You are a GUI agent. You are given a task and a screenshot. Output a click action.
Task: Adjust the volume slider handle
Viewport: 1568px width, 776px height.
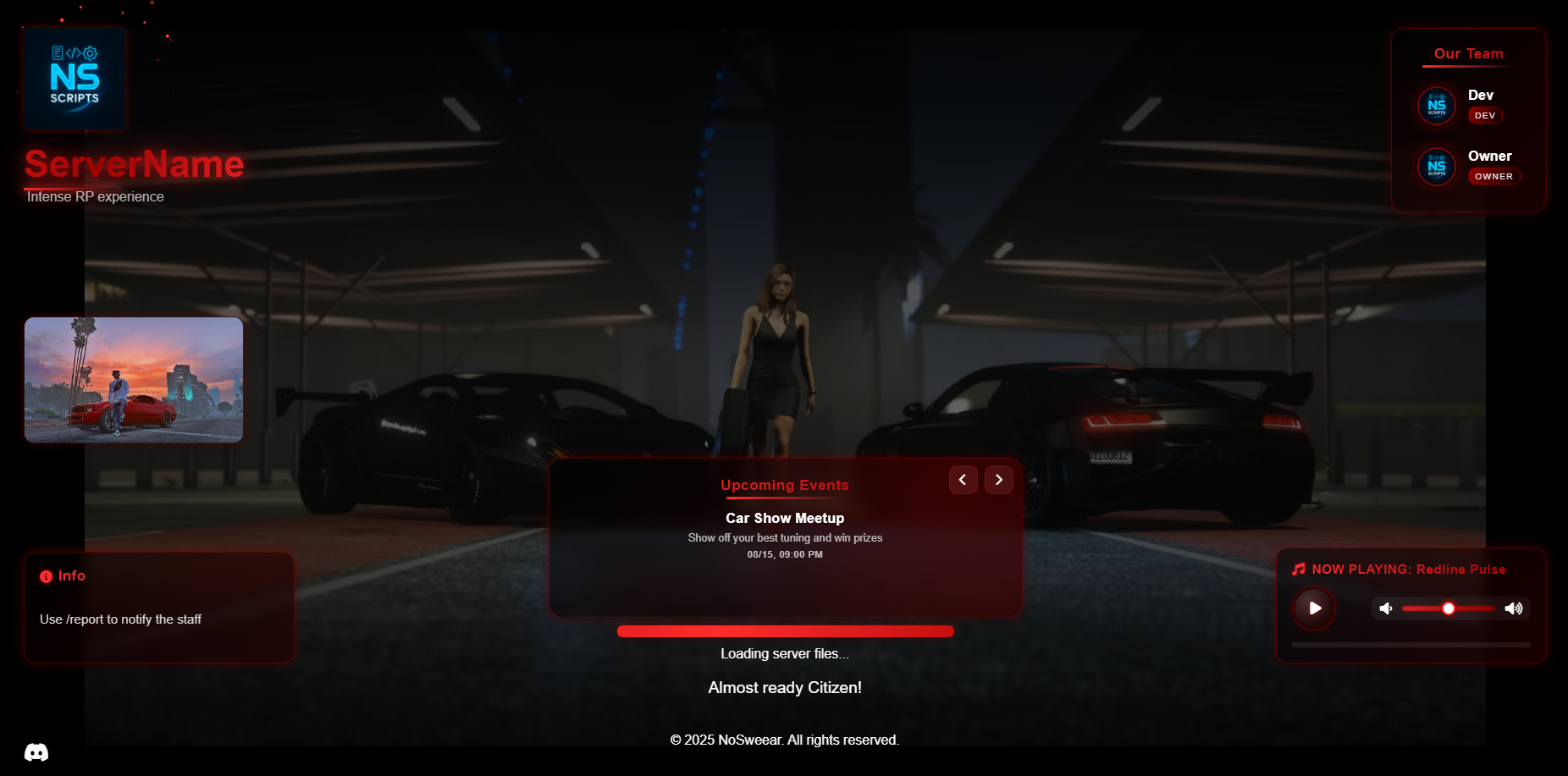pos(1449,608)
